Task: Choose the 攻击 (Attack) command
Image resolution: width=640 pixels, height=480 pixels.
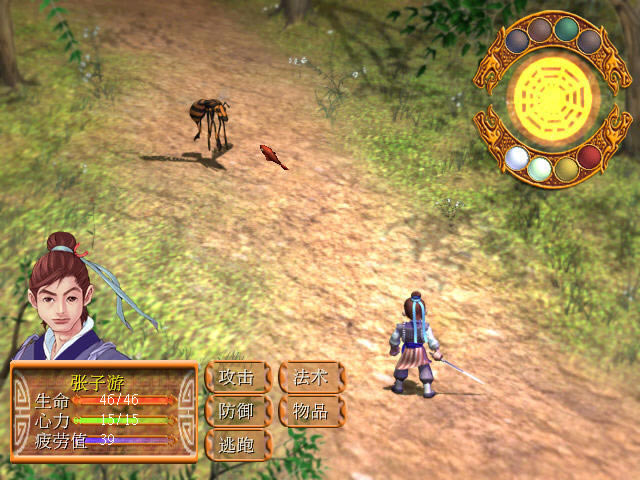Action: [237, 378]
